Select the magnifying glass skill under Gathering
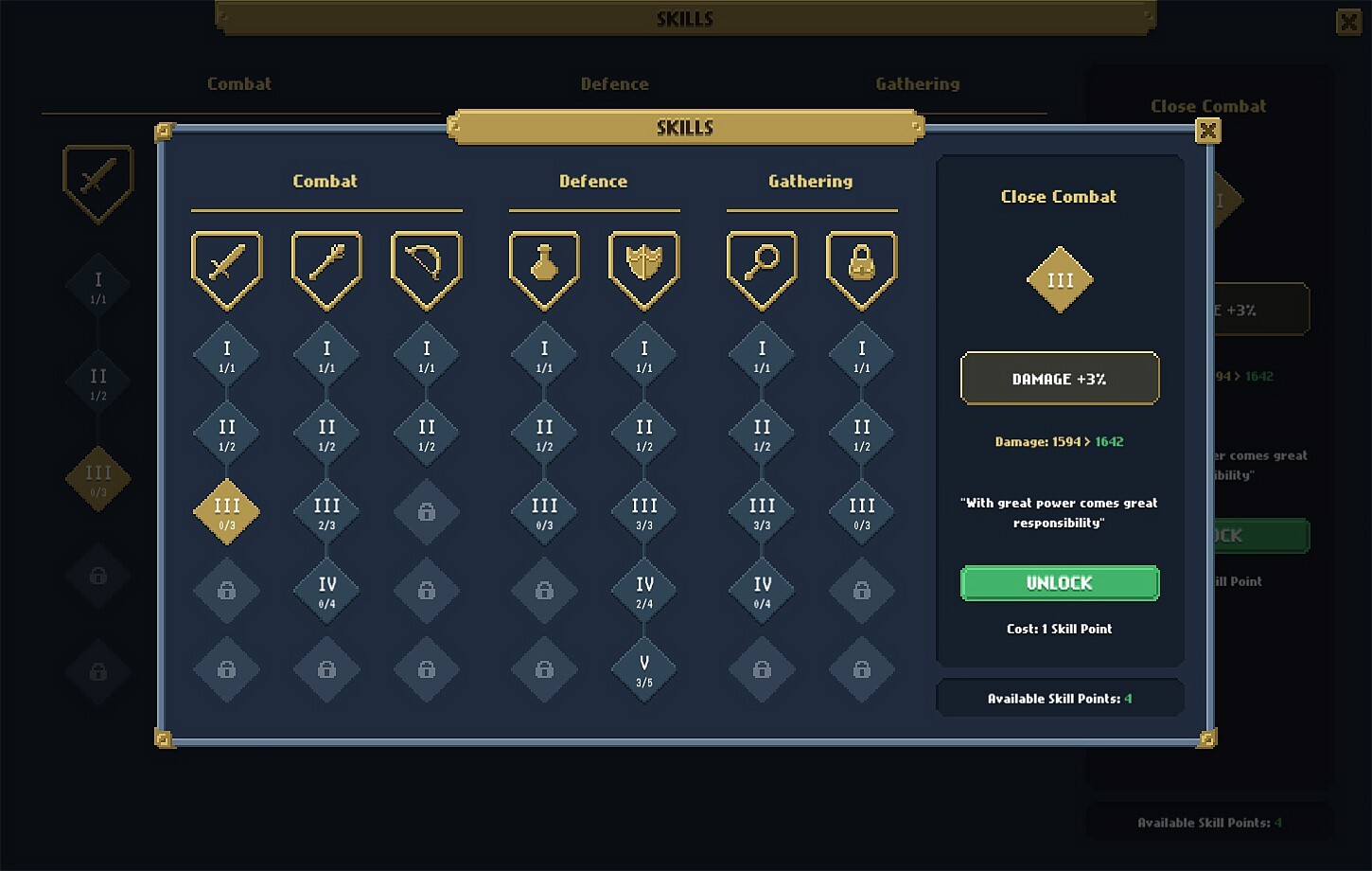1372x871 pixels. [761, 268]
